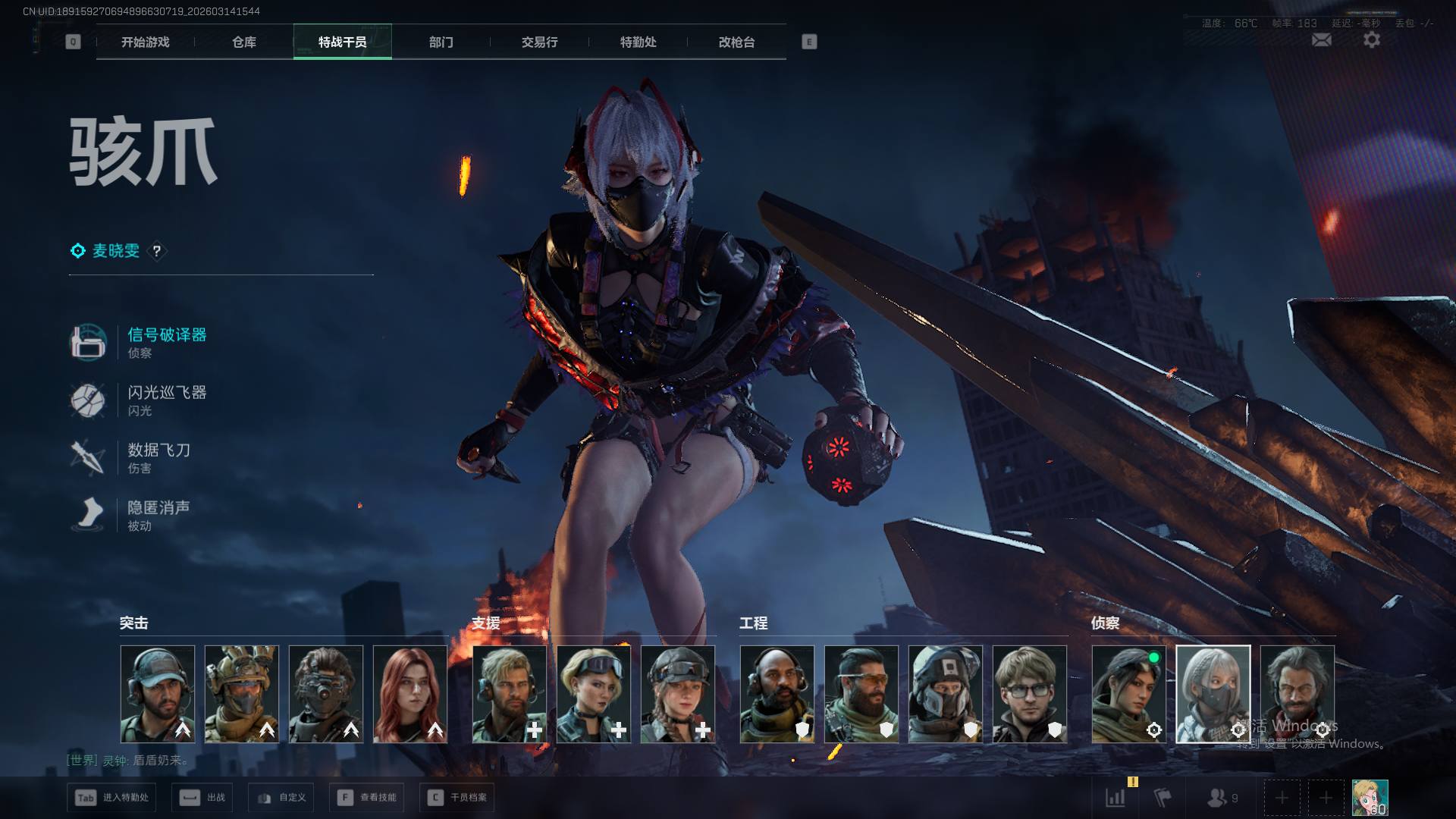Open the player avatar in the corner
Viewport: 1456px width, 819px height.
1370,798
